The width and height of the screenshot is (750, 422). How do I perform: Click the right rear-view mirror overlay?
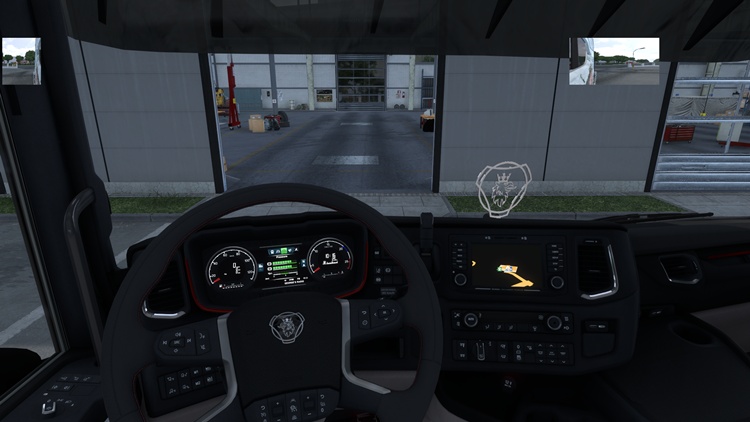(x=614, y=61)
